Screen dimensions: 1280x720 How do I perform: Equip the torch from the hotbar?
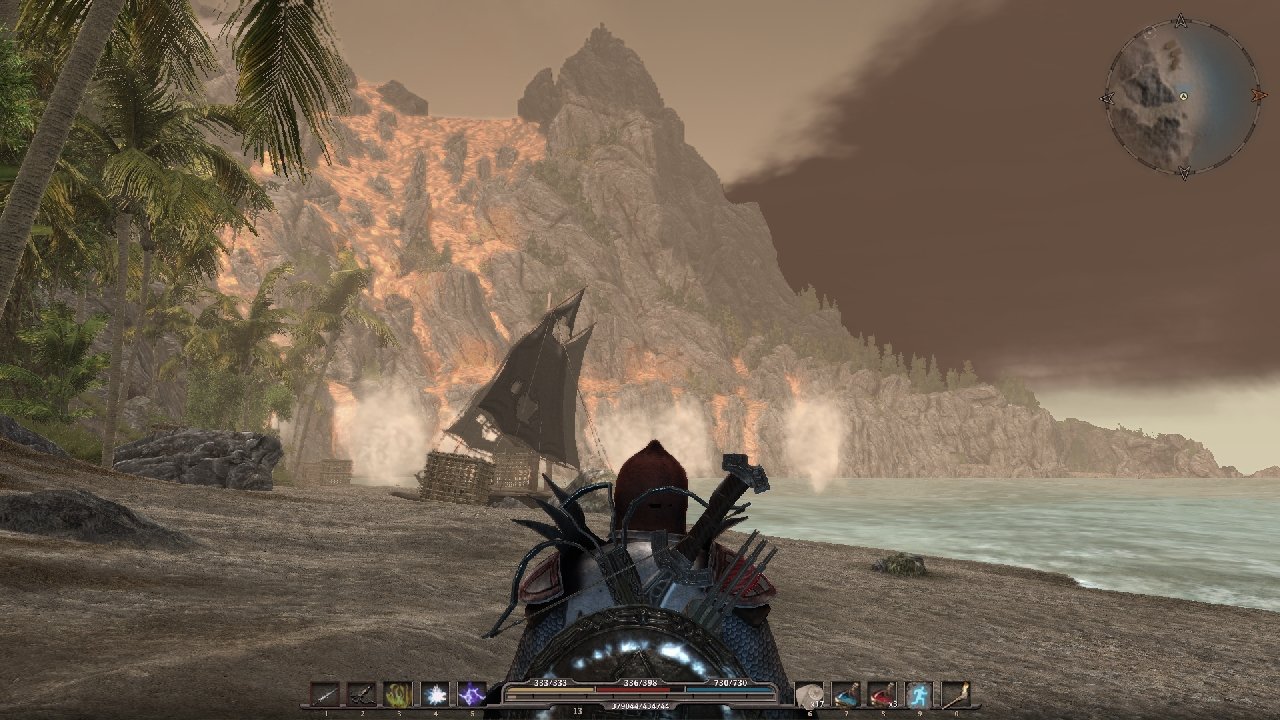tap(955, 694)
